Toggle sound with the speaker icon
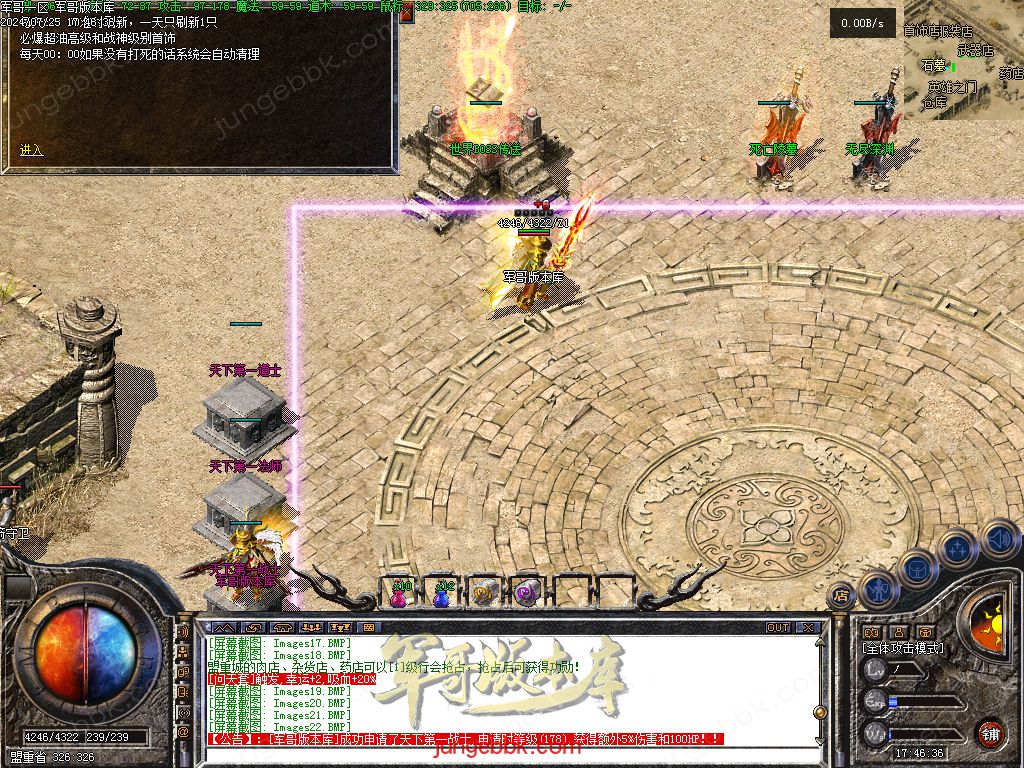 [1000, 540]
